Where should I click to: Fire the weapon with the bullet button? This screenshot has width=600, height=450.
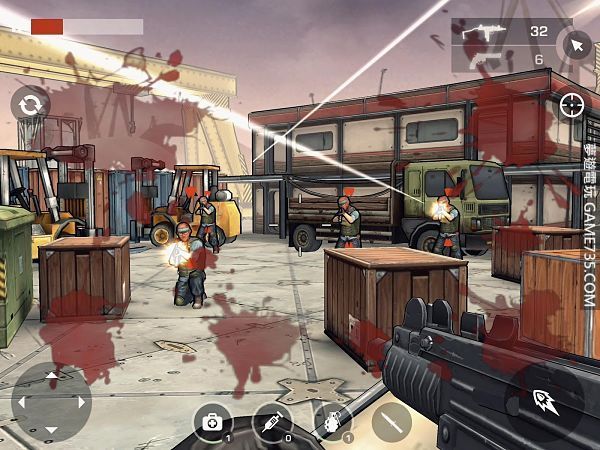coord(544,402)
